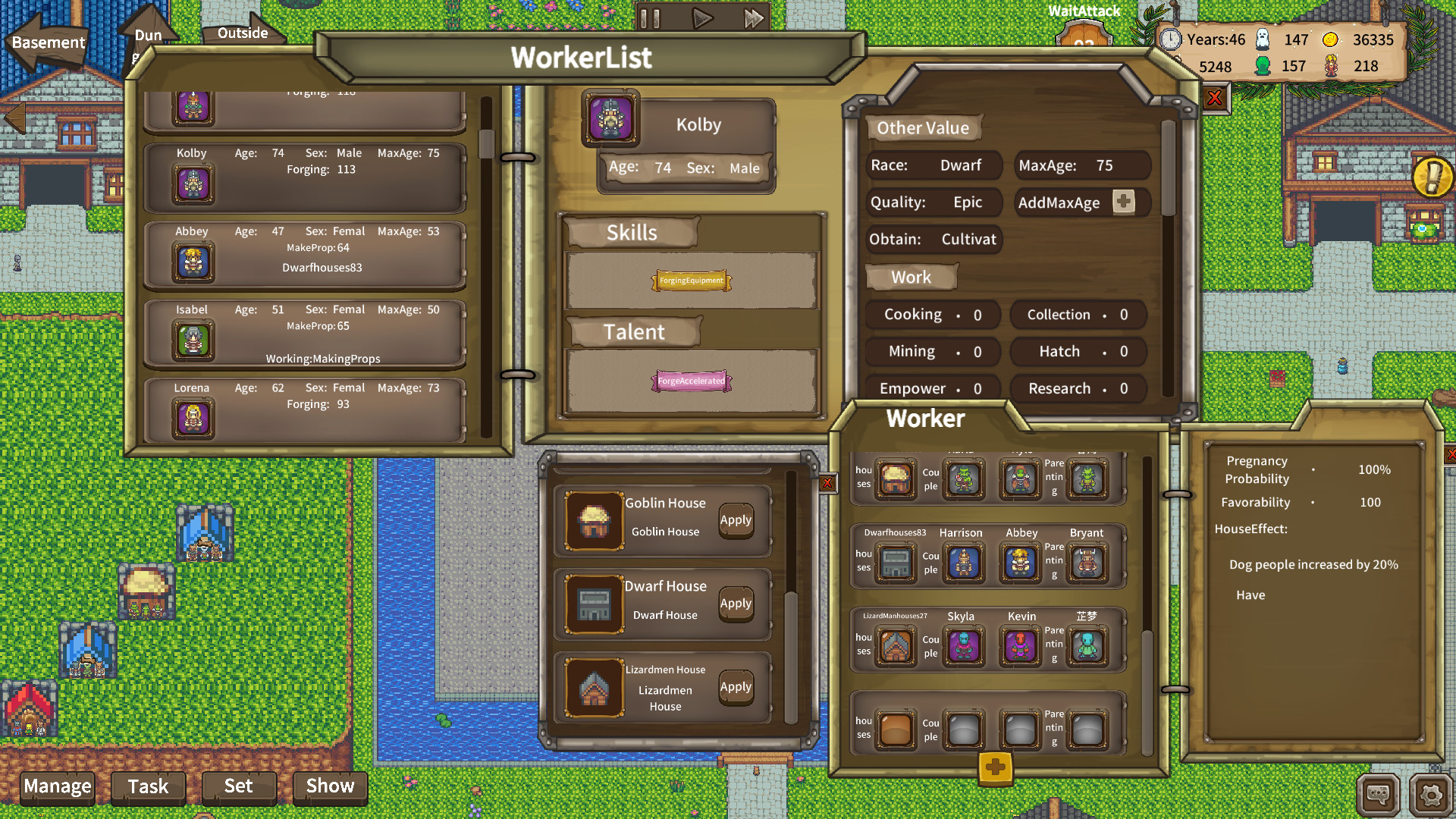Select Isabel in the worker list
The height and width of the screenshot is (819, 1456).
pyautogui.click(x=305, y=333)
